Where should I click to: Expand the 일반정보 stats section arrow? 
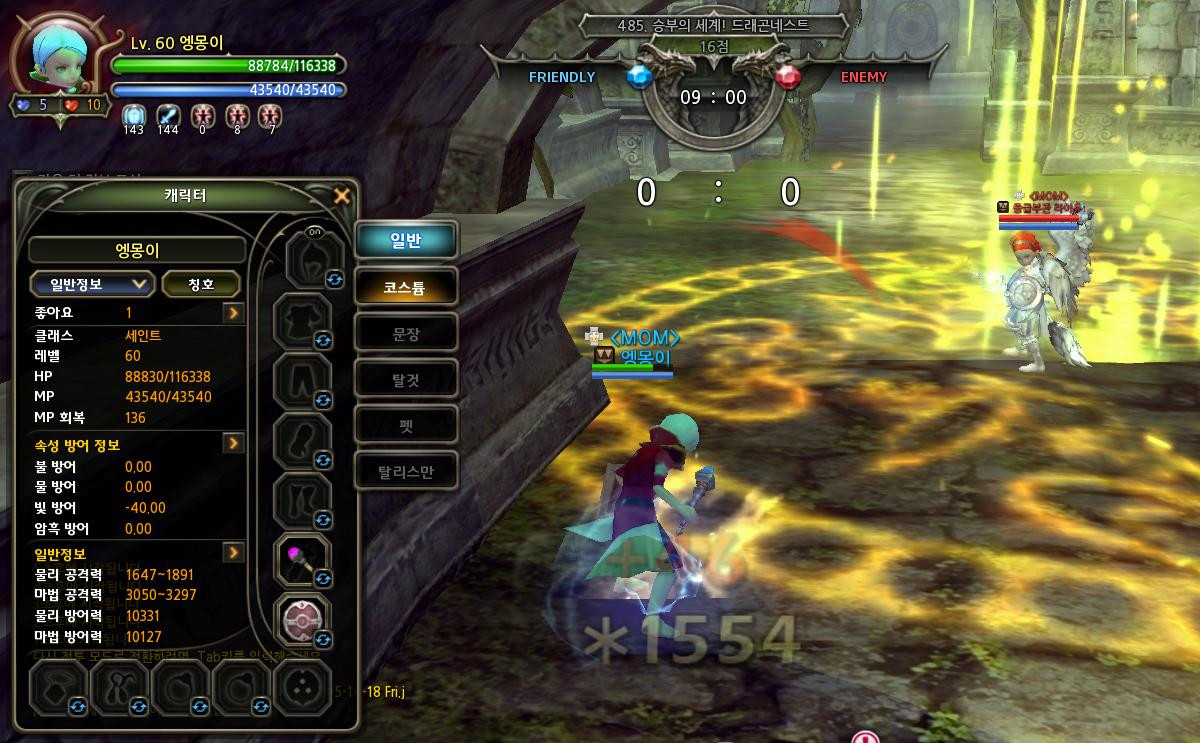[x=233, y=552]
